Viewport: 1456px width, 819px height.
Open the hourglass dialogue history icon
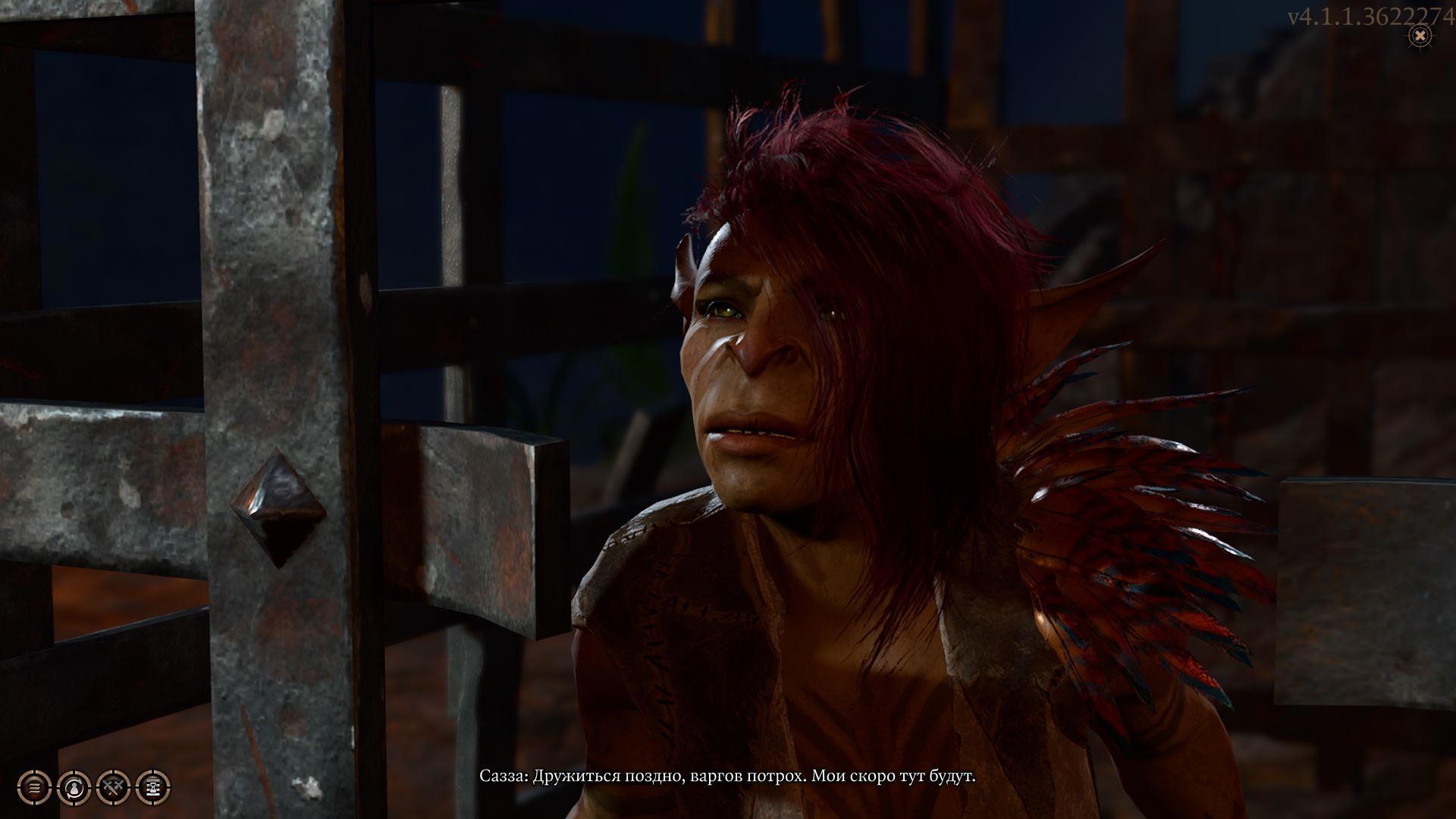tap(153, 787)
